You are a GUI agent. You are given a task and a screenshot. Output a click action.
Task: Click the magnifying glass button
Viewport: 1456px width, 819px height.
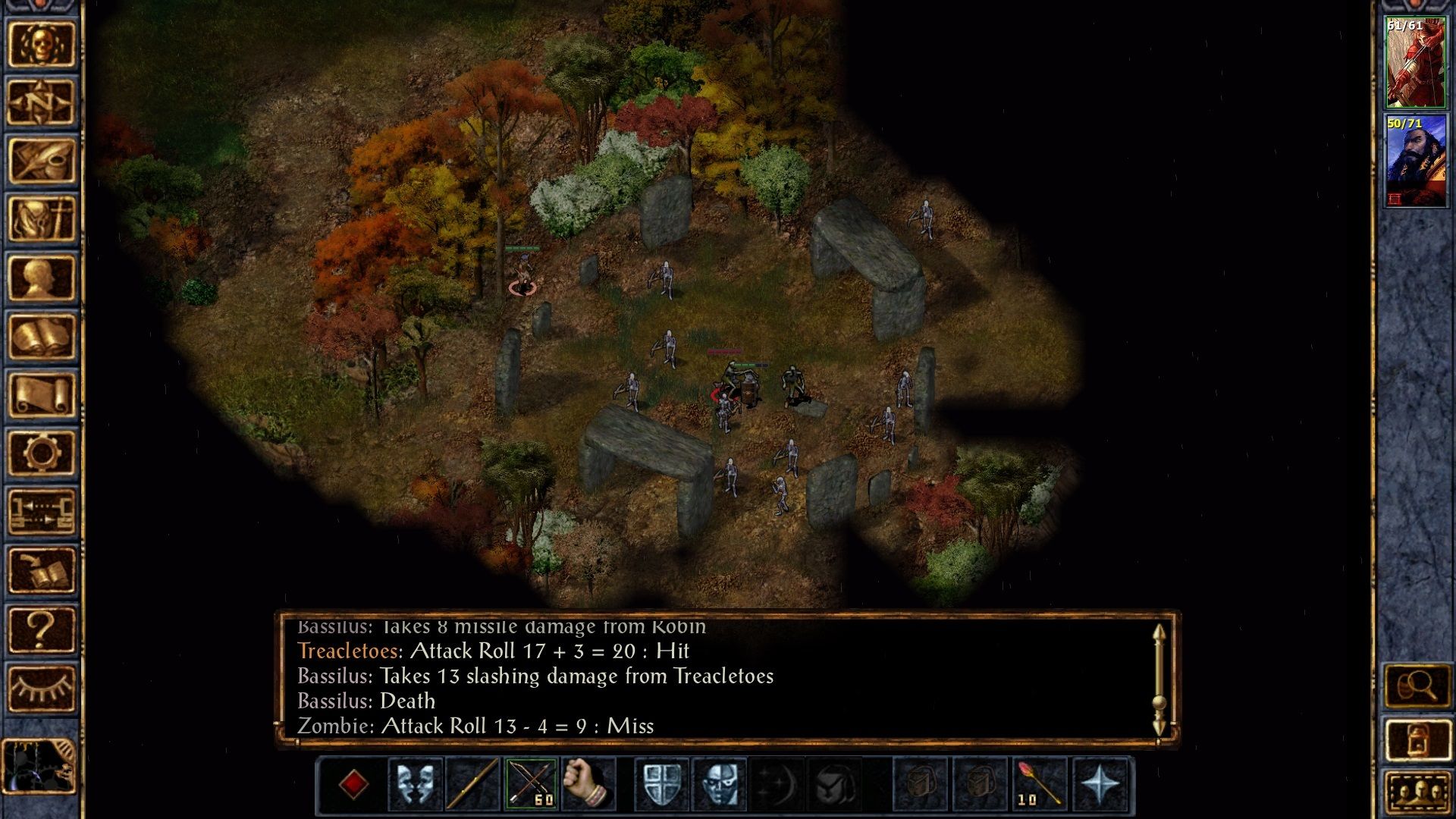[x=1417, y=687]
